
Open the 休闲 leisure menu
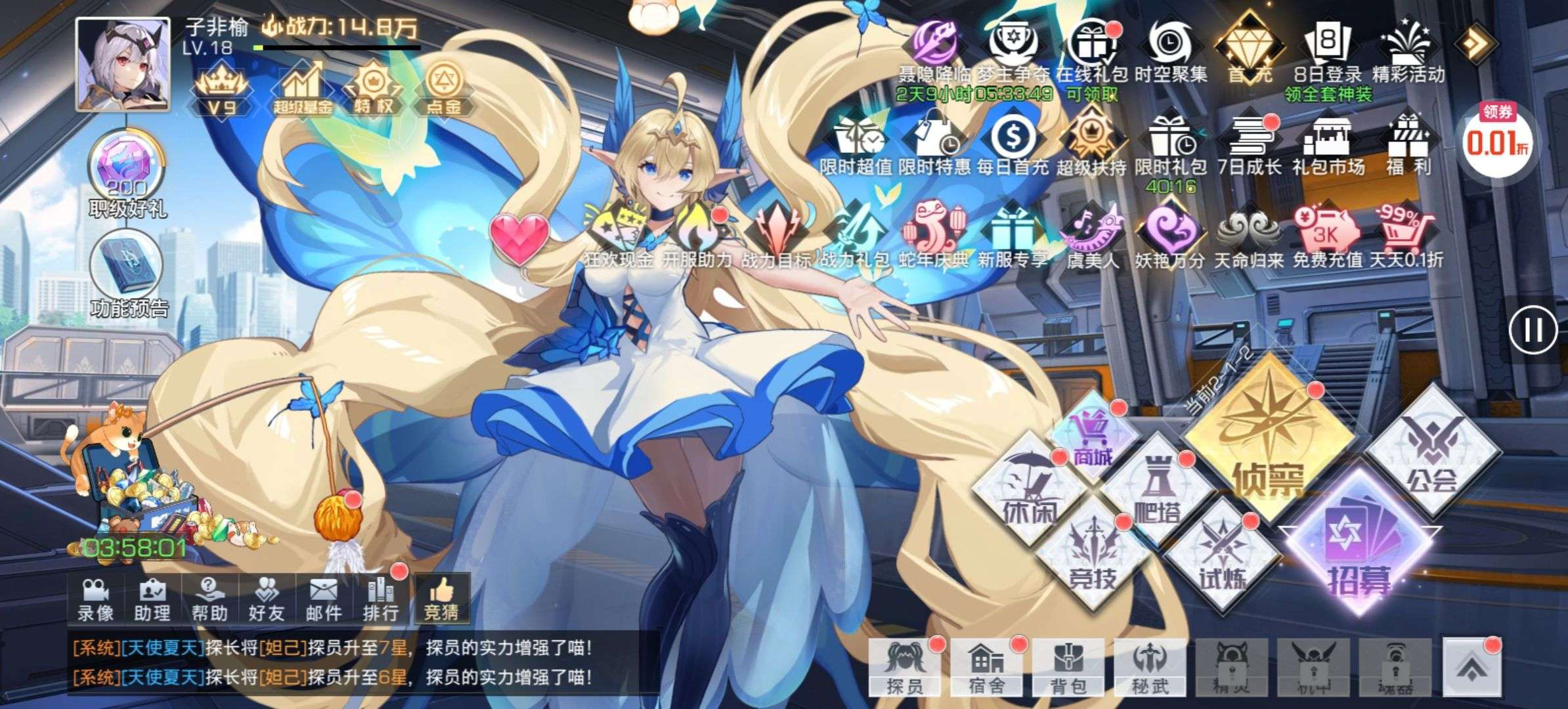tap(1029, 492)
